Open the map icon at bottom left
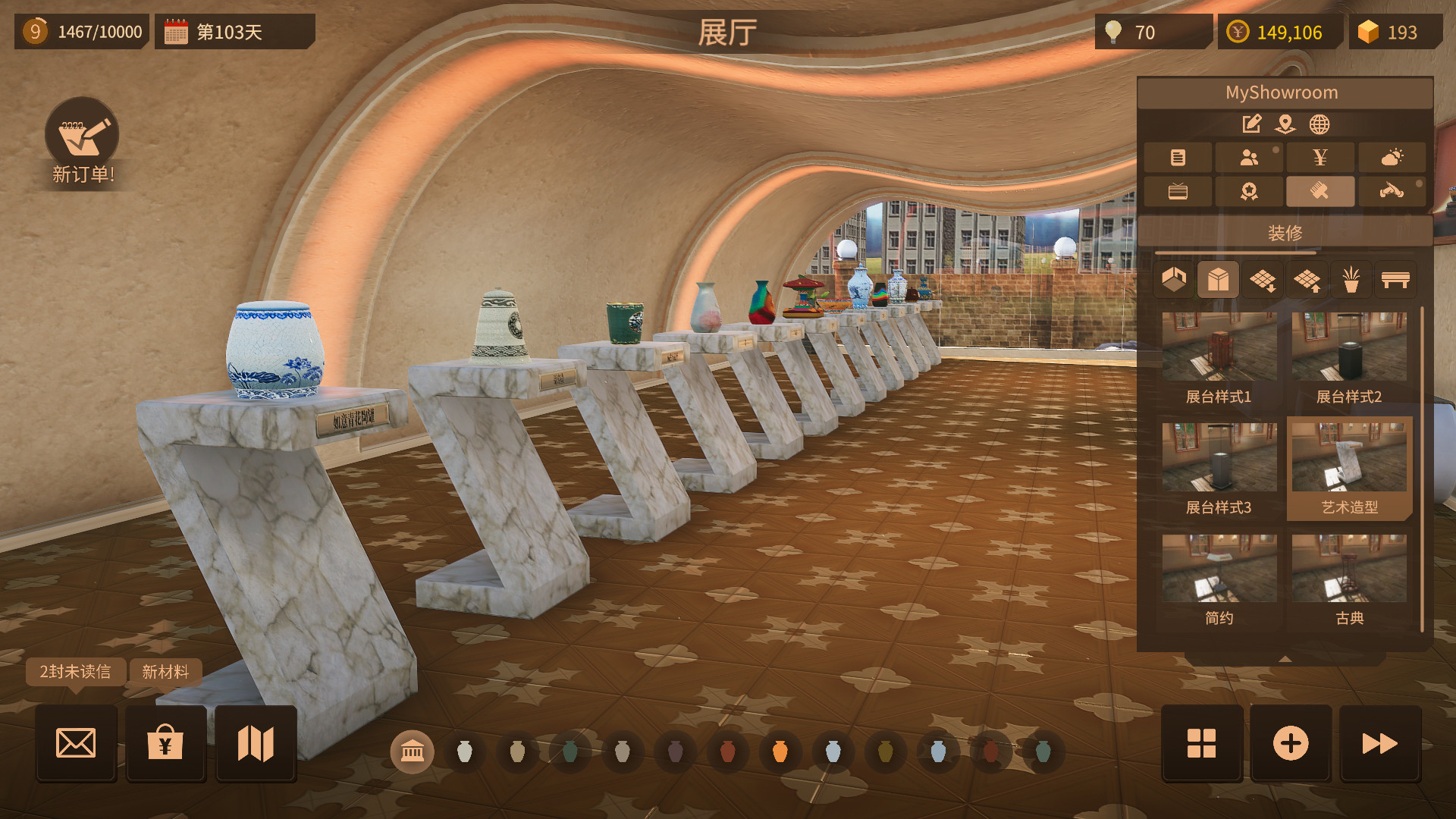 pyautogui.click(x=256, y=745)
